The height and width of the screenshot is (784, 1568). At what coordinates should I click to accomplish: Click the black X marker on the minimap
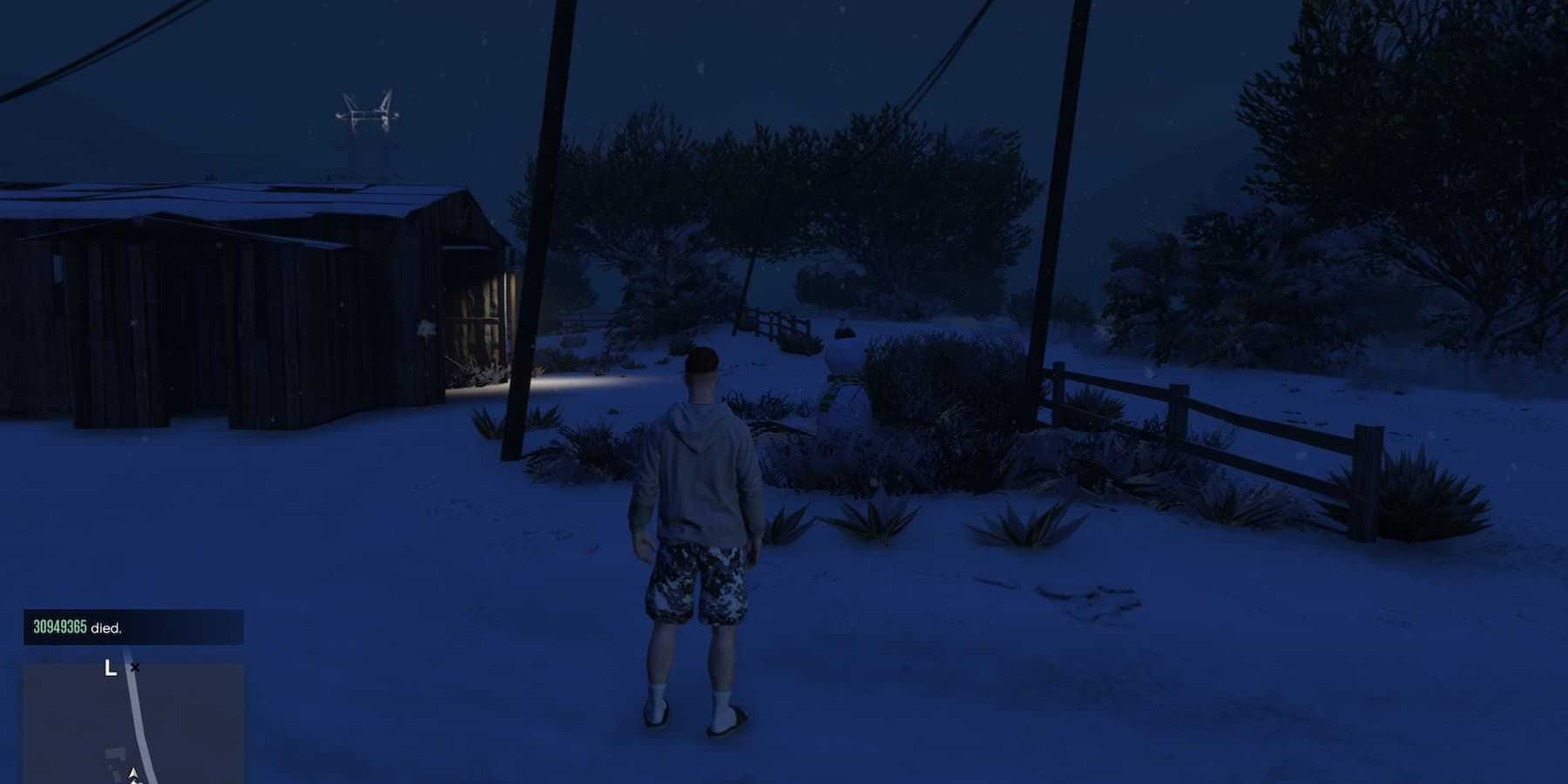[134, 668]
